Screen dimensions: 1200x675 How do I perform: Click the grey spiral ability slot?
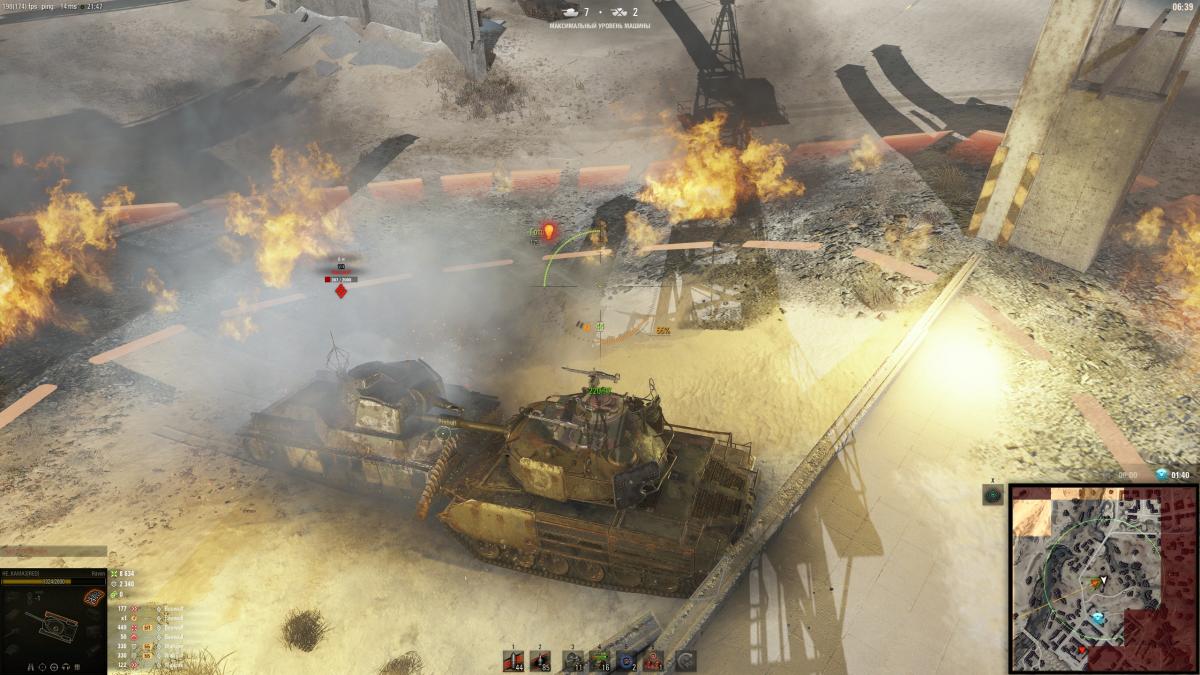[x=685, y=660]
